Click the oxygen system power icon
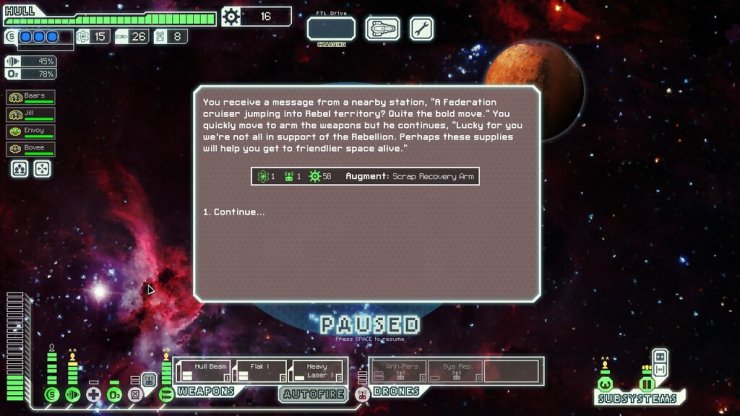This screenshot has height=416, width=740. click(114, 394)
